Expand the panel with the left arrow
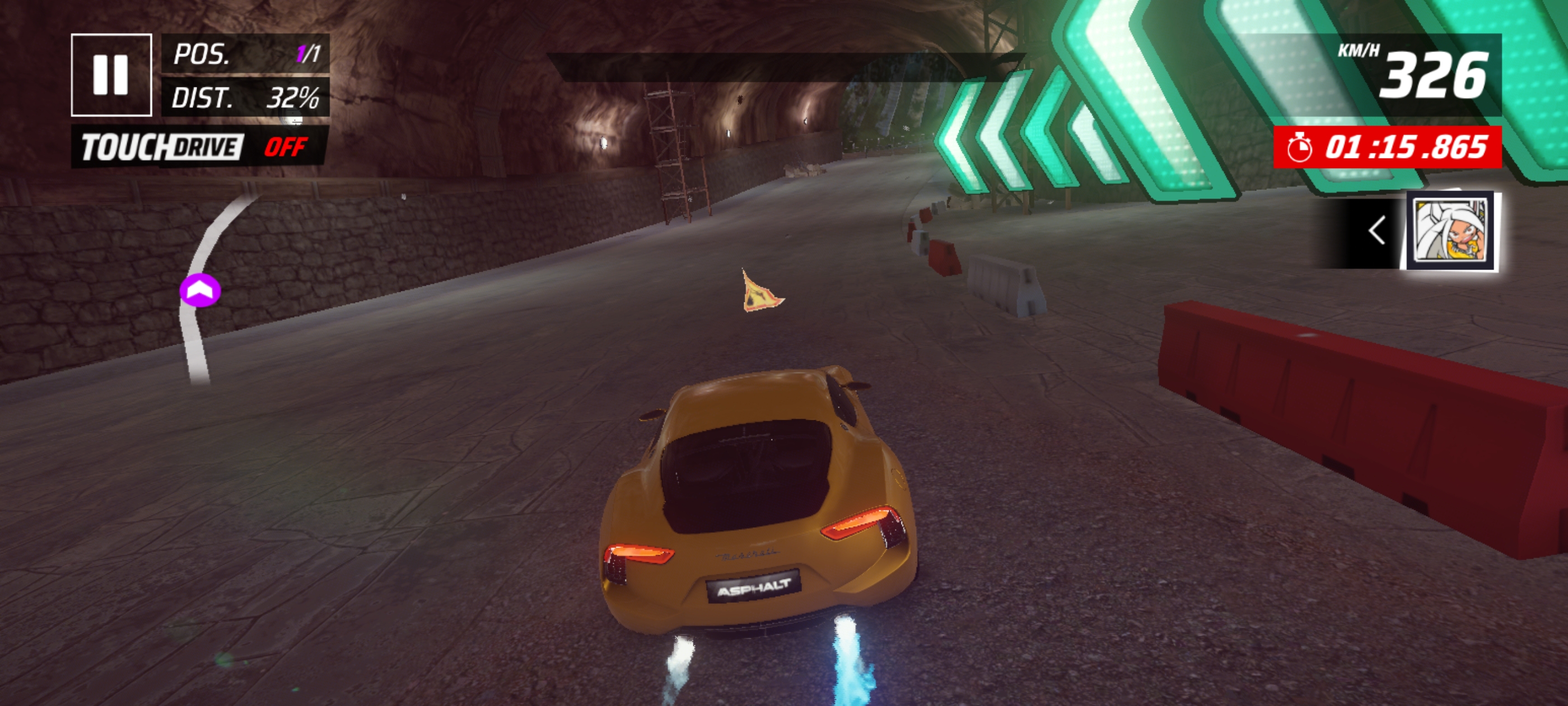 coord(1376,231)
